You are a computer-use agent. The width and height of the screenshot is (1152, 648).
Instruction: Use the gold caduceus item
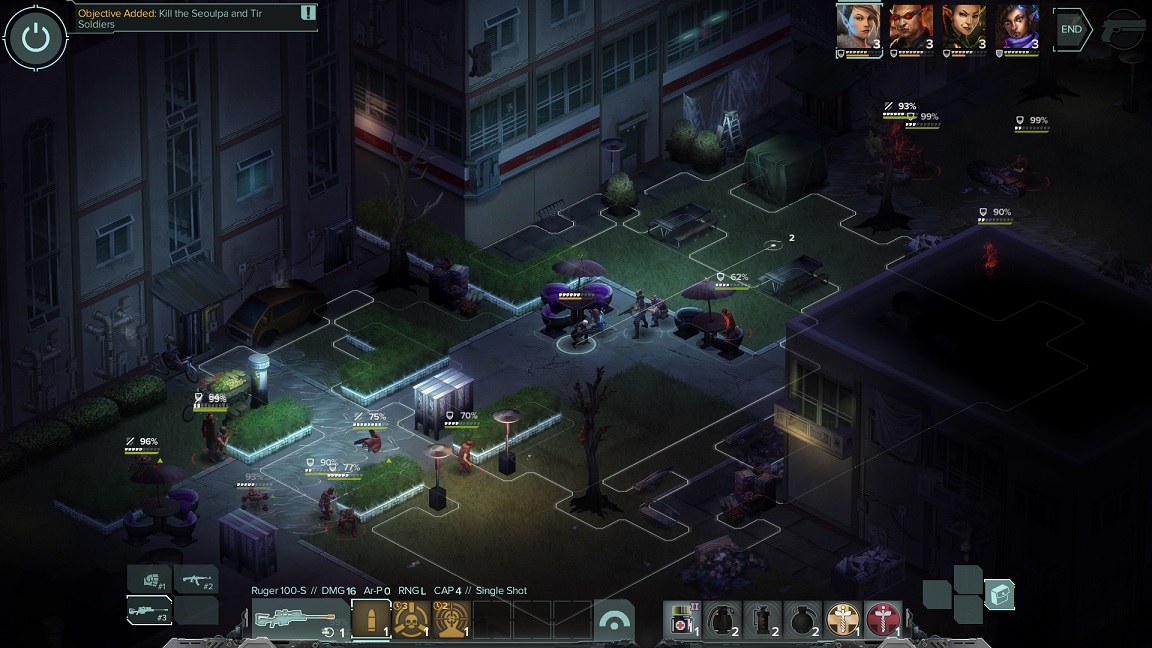point(842,620)
